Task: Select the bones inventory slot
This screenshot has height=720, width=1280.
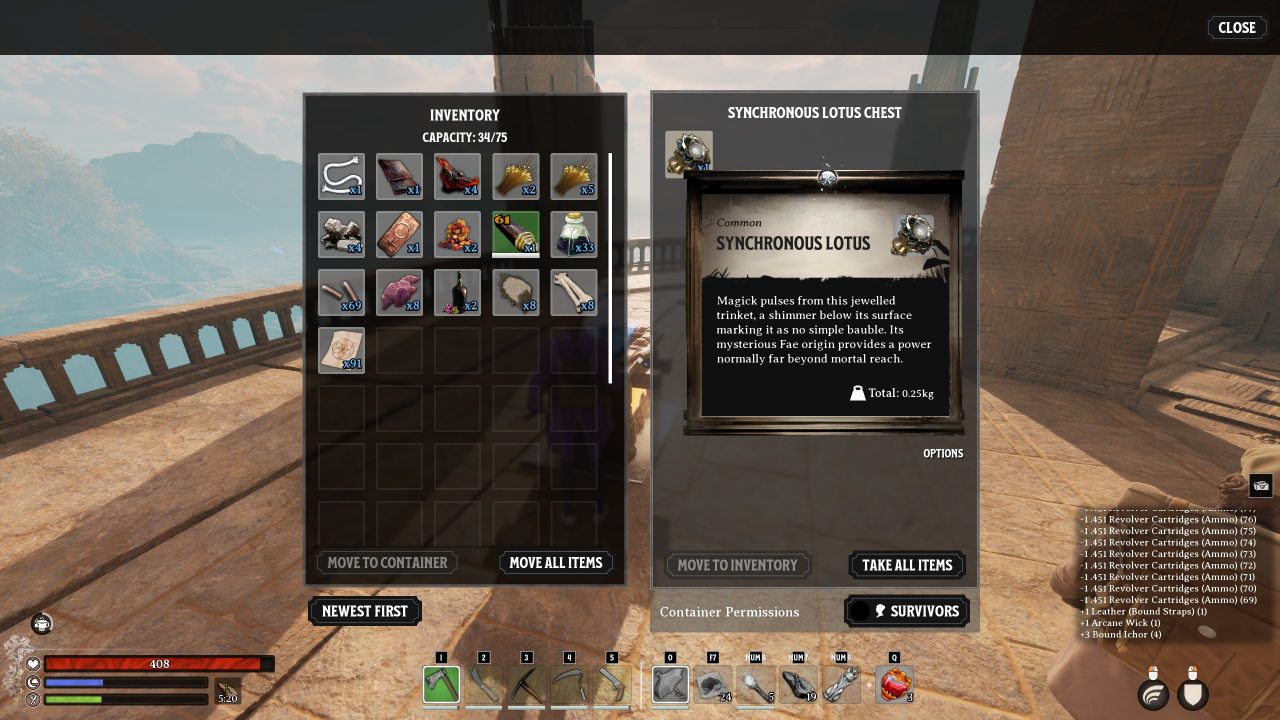Action: (x=574, y=293)
